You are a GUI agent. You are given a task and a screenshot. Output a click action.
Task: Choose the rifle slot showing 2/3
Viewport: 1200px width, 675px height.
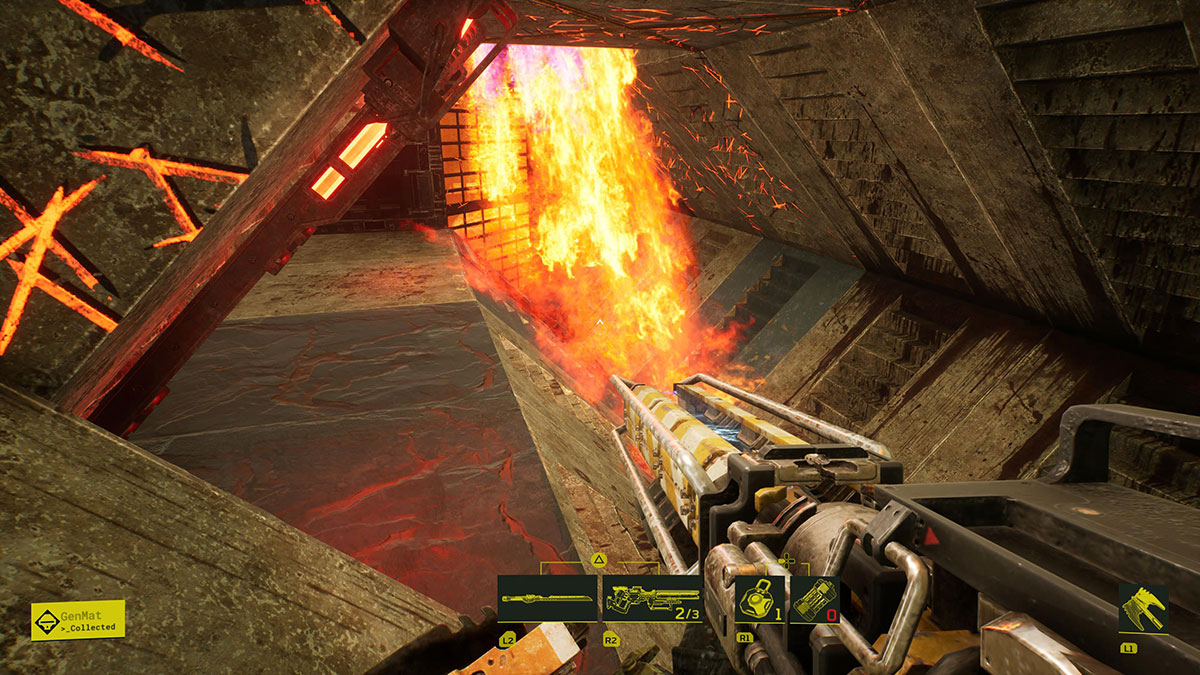[x=651, y=599]
